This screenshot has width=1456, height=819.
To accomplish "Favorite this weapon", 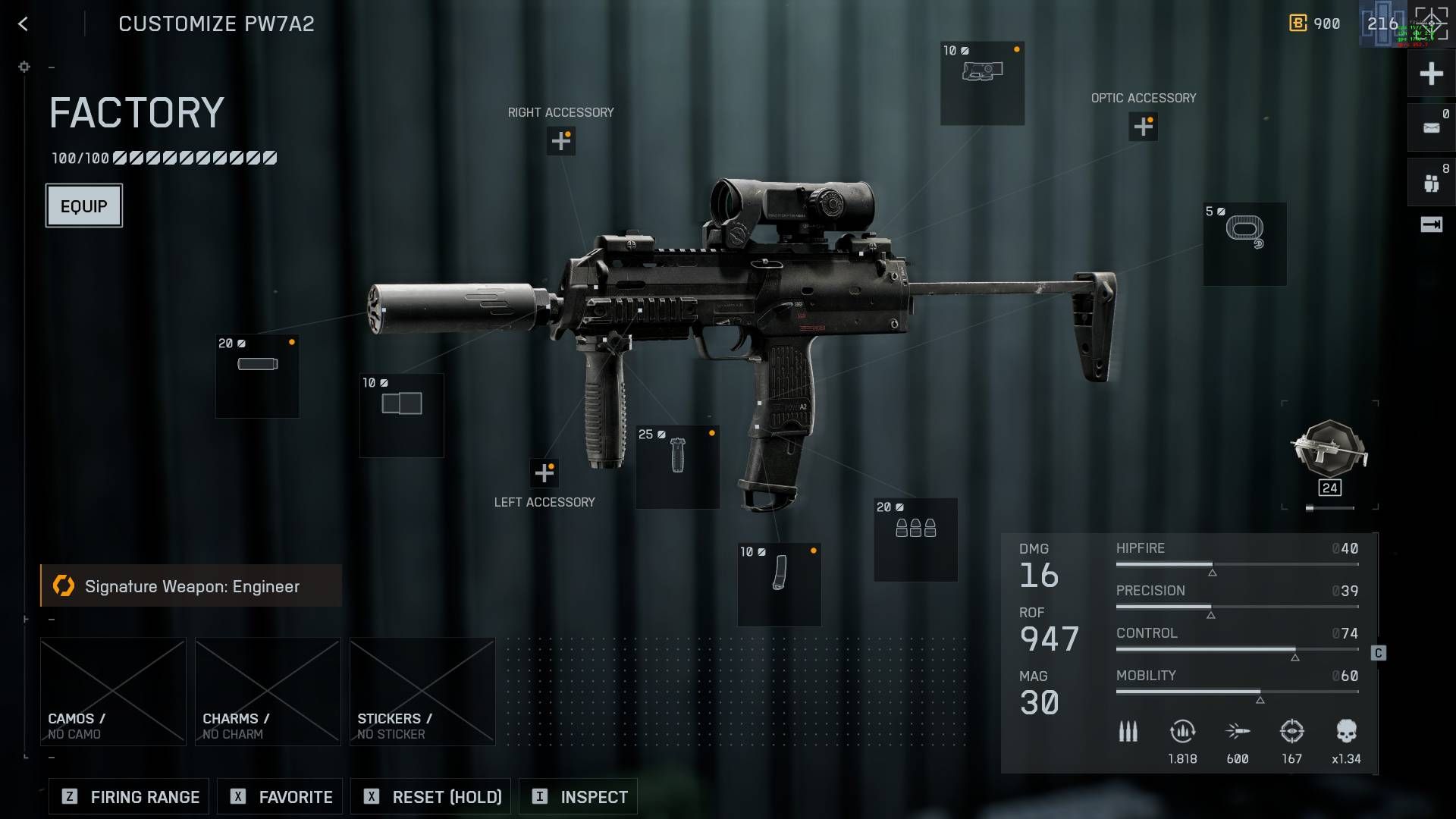I will click(x=279, y=796).
